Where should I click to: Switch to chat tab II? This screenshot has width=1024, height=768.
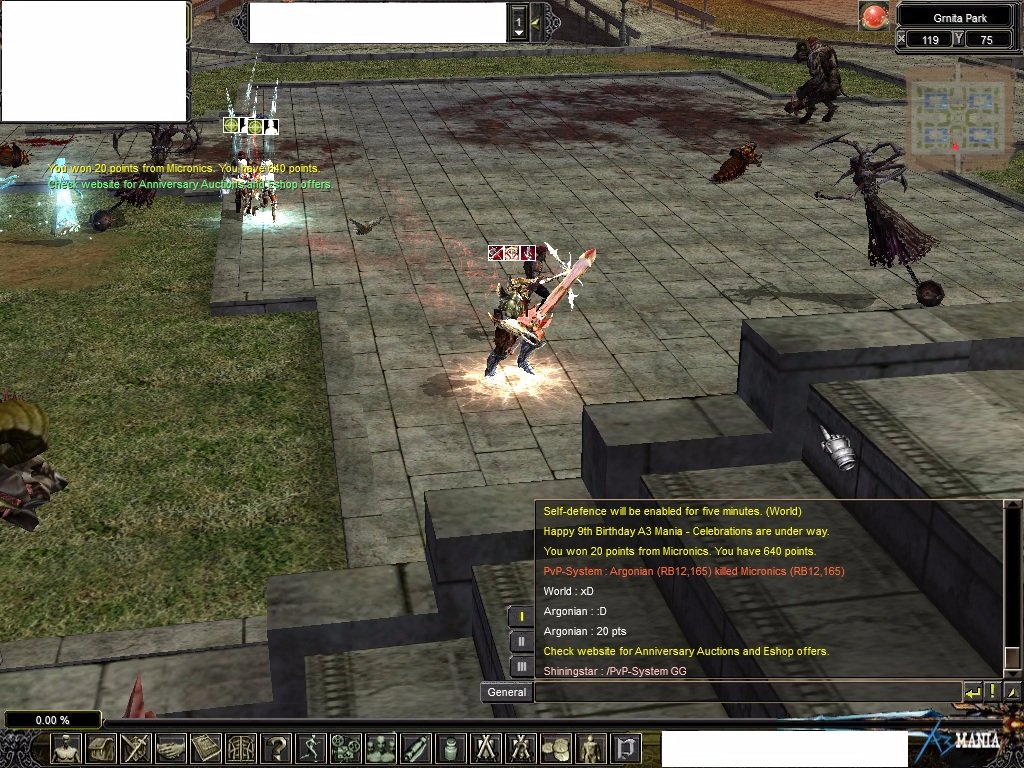coord(521,641)
